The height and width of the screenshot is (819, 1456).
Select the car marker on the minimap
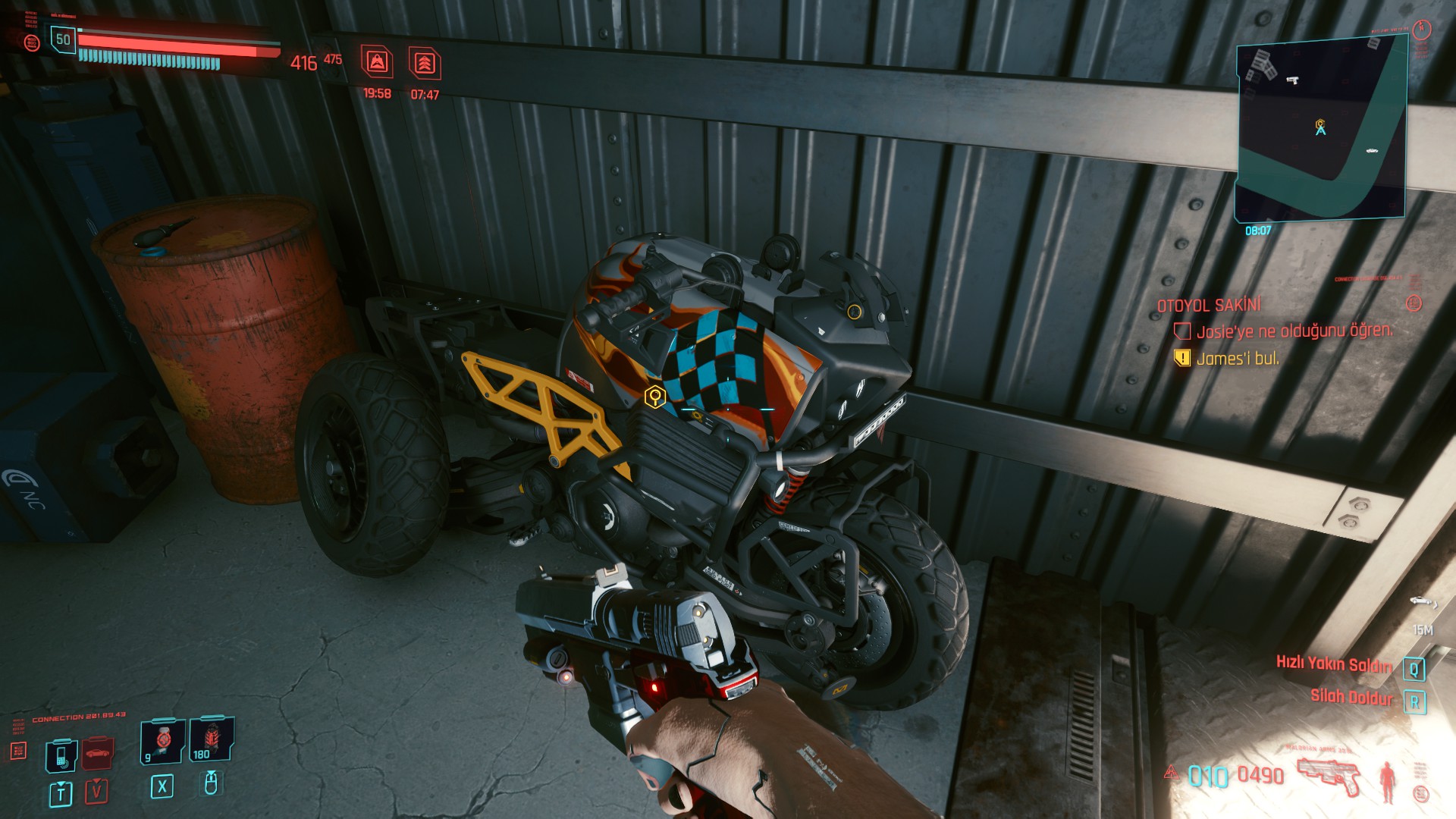click(x=1371, y=151)
